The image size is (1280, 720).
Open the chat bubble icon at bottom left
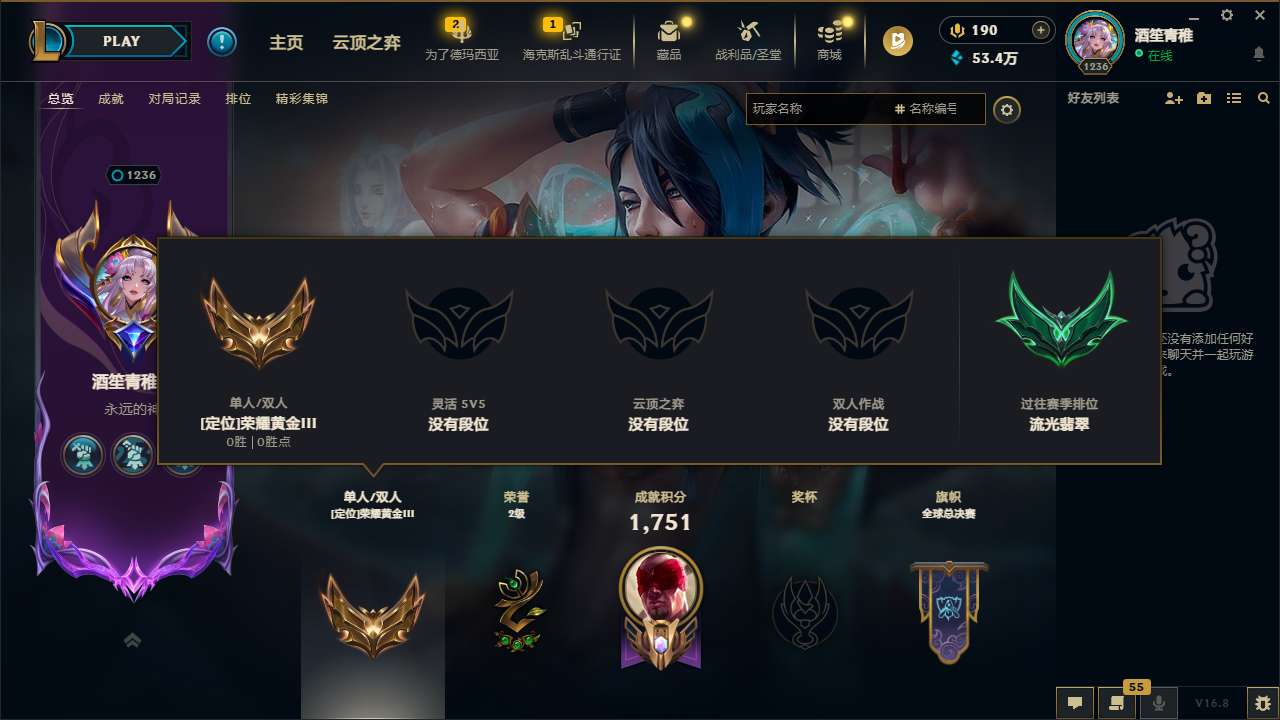[1075, 703]
